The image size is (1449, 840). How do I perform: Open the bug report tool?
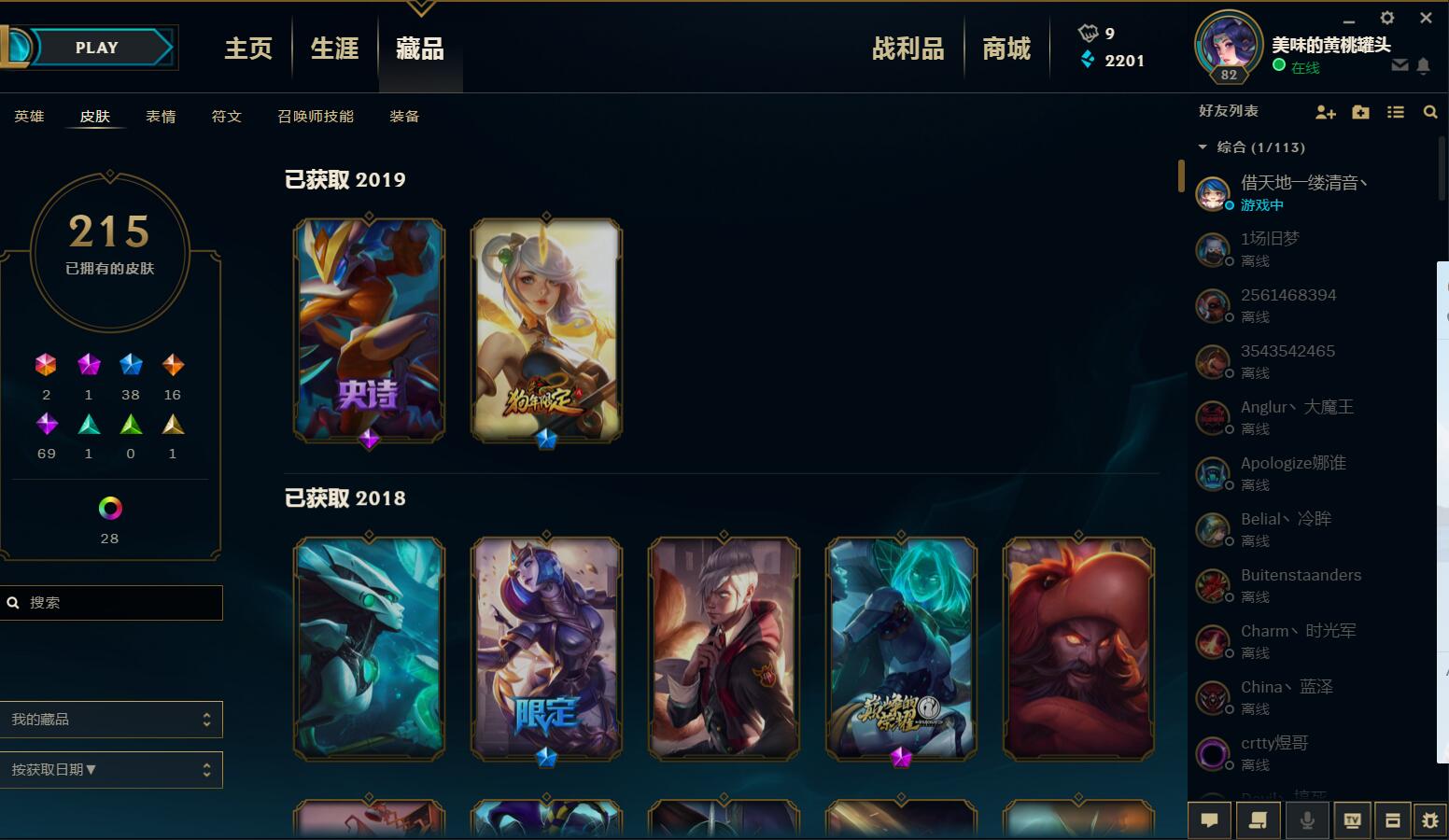(x=1430, y=820)
